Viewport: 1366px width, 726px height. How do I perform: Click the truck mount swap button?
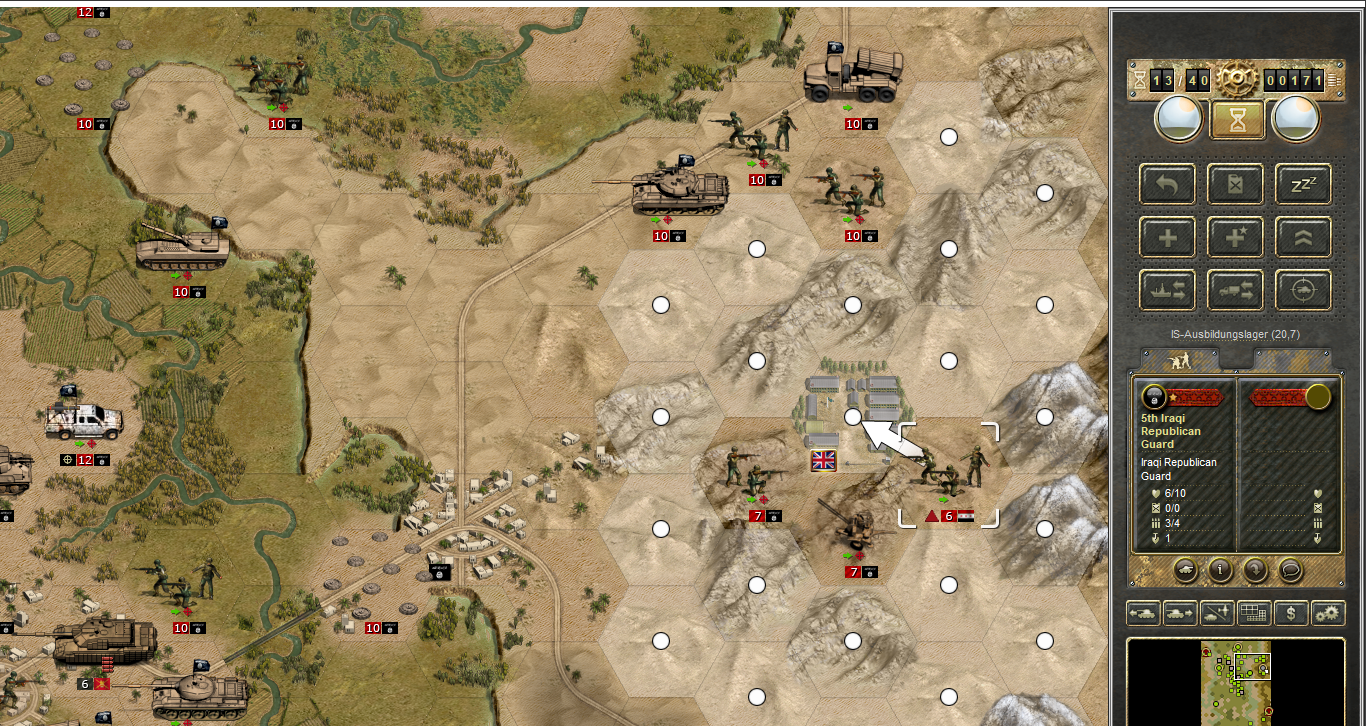tap(1235, 291)
